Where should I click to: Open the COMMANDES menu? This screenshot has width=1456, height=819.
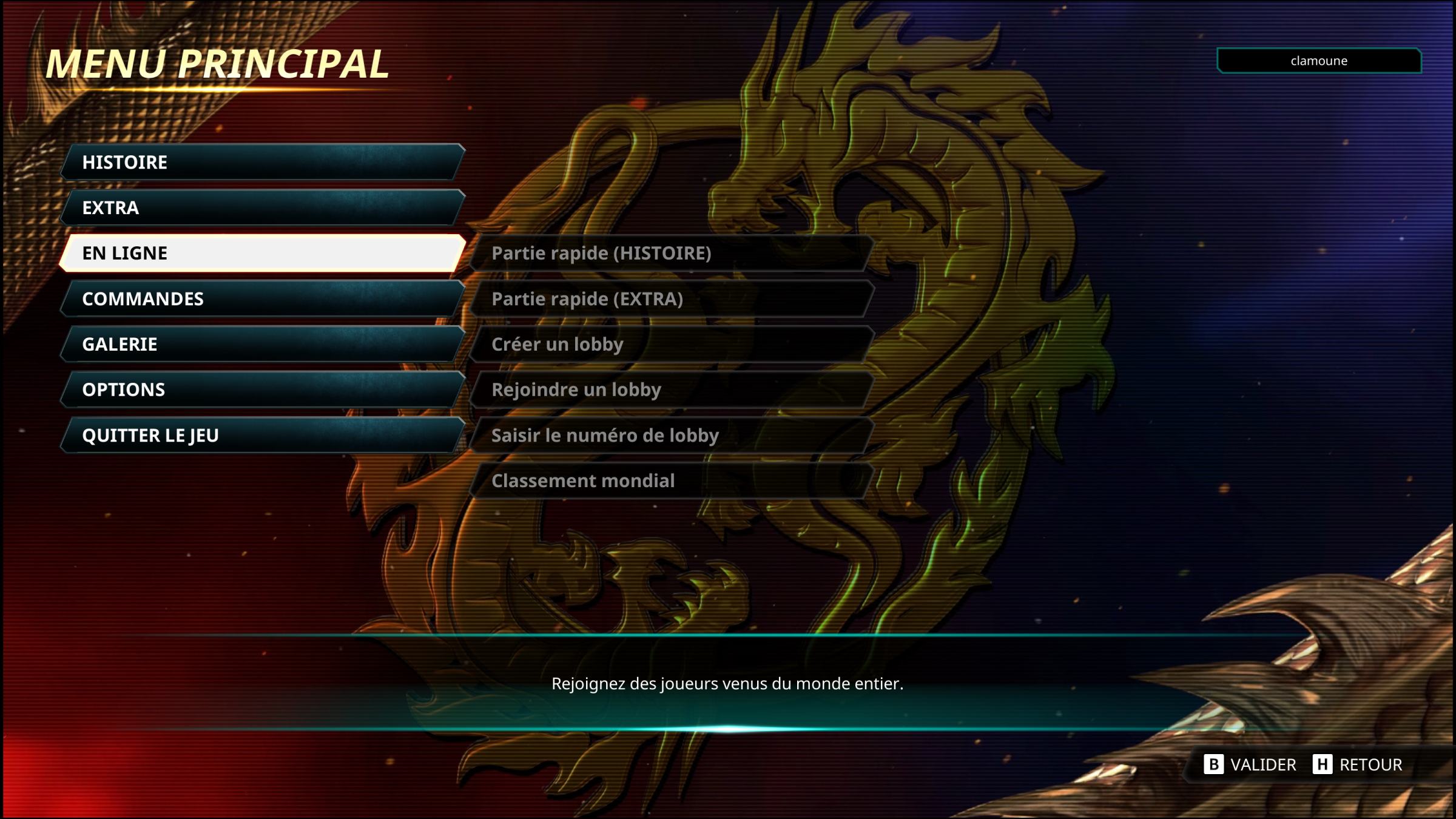point(262,298)
